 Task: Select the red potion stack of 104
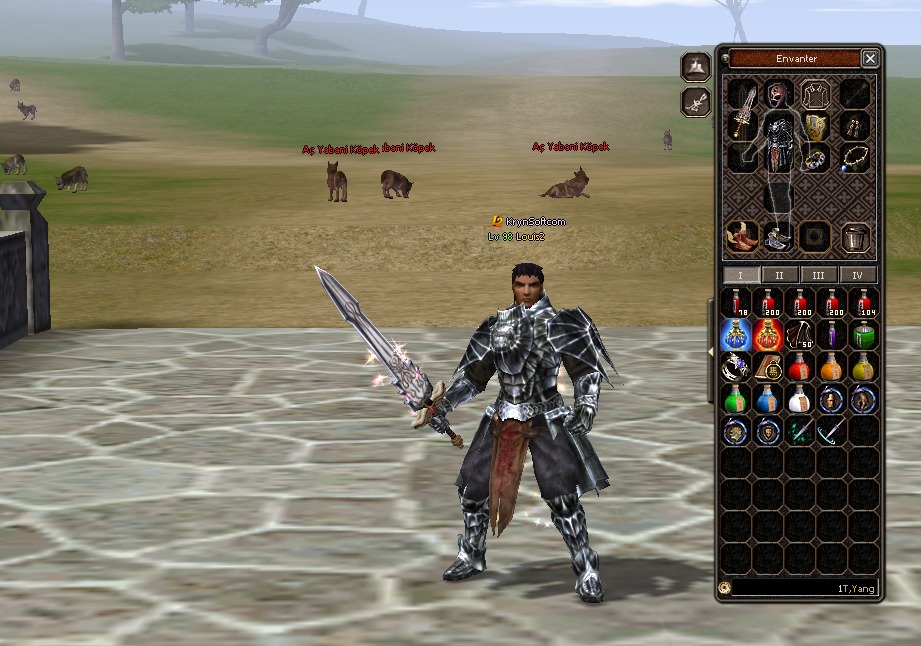click(863, 303)
